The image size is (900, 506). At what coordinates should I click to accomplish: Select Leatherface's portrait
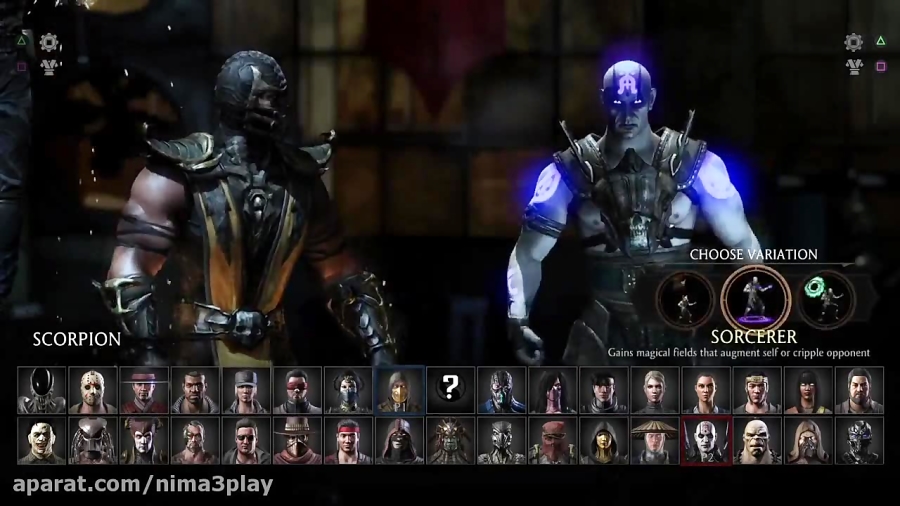[x=42, y=441]
